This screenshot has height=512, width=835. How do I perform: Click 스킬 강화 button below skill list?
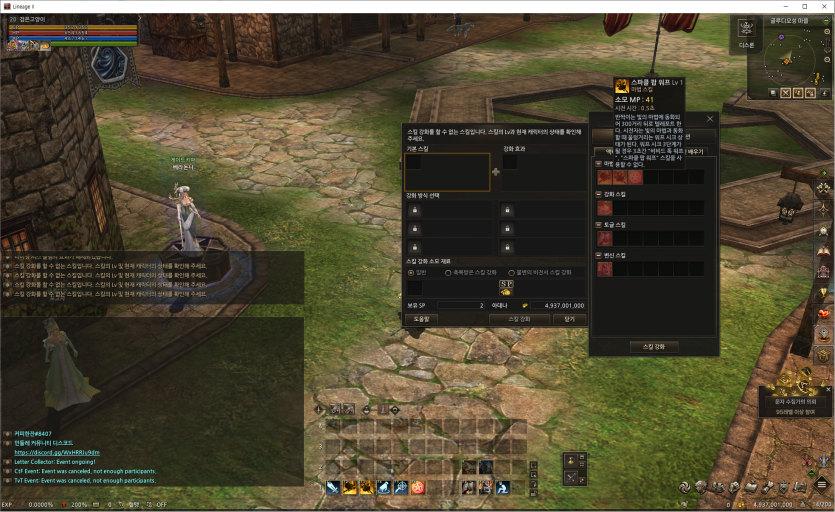[x=653, y=346]
